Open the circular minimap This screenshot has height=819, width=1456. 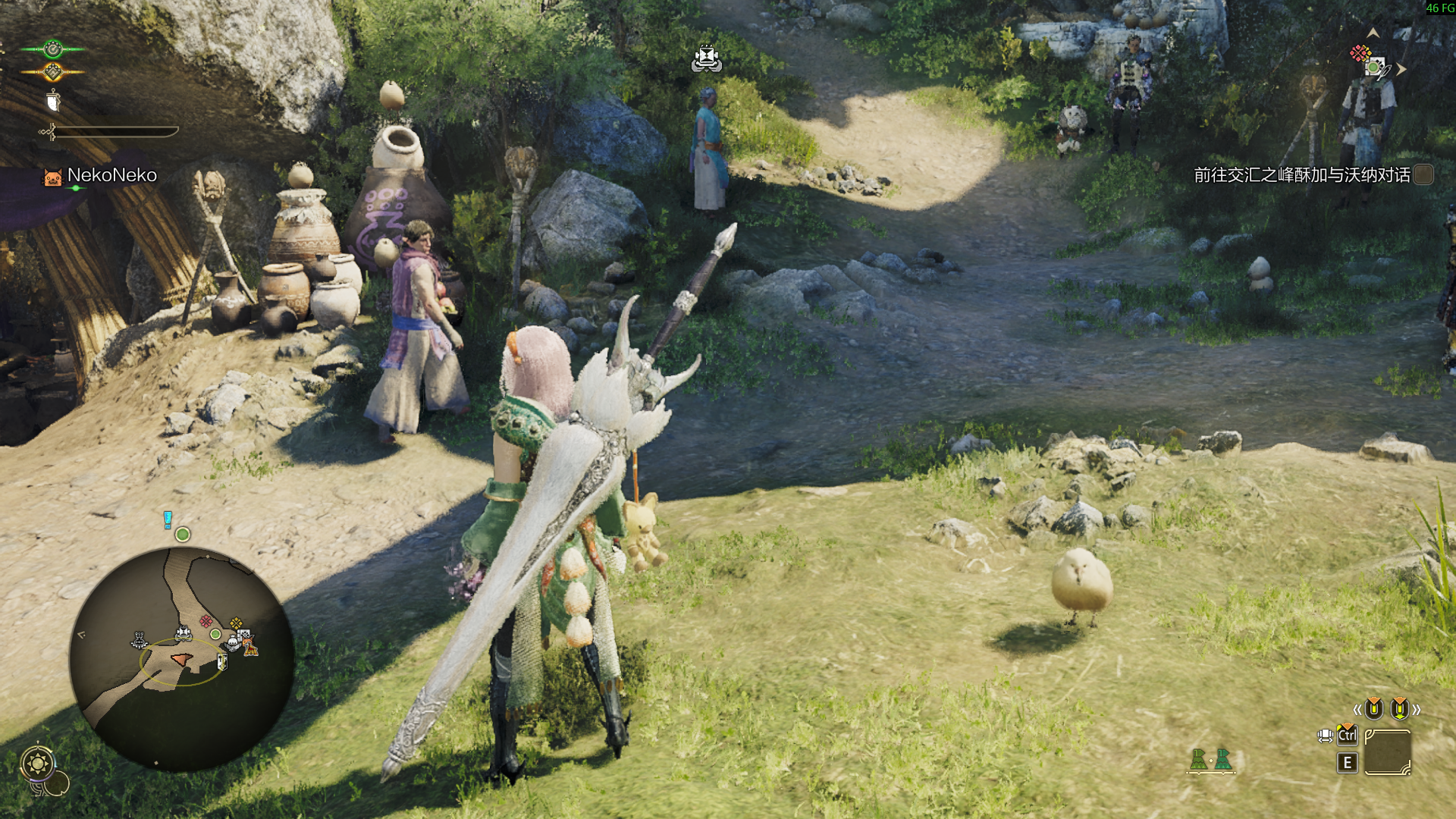click(x=182, y=658)
